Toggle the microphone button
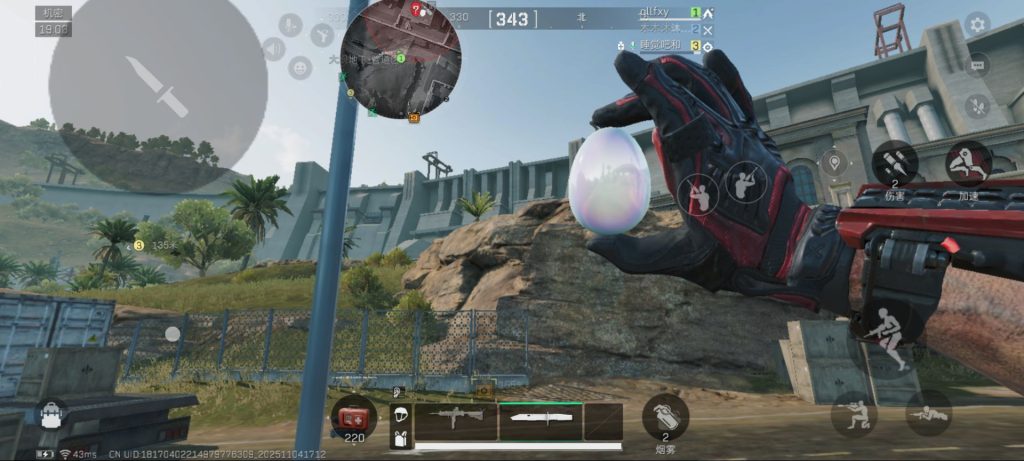This screenshot has width=1024, height=461. point(291,25)
